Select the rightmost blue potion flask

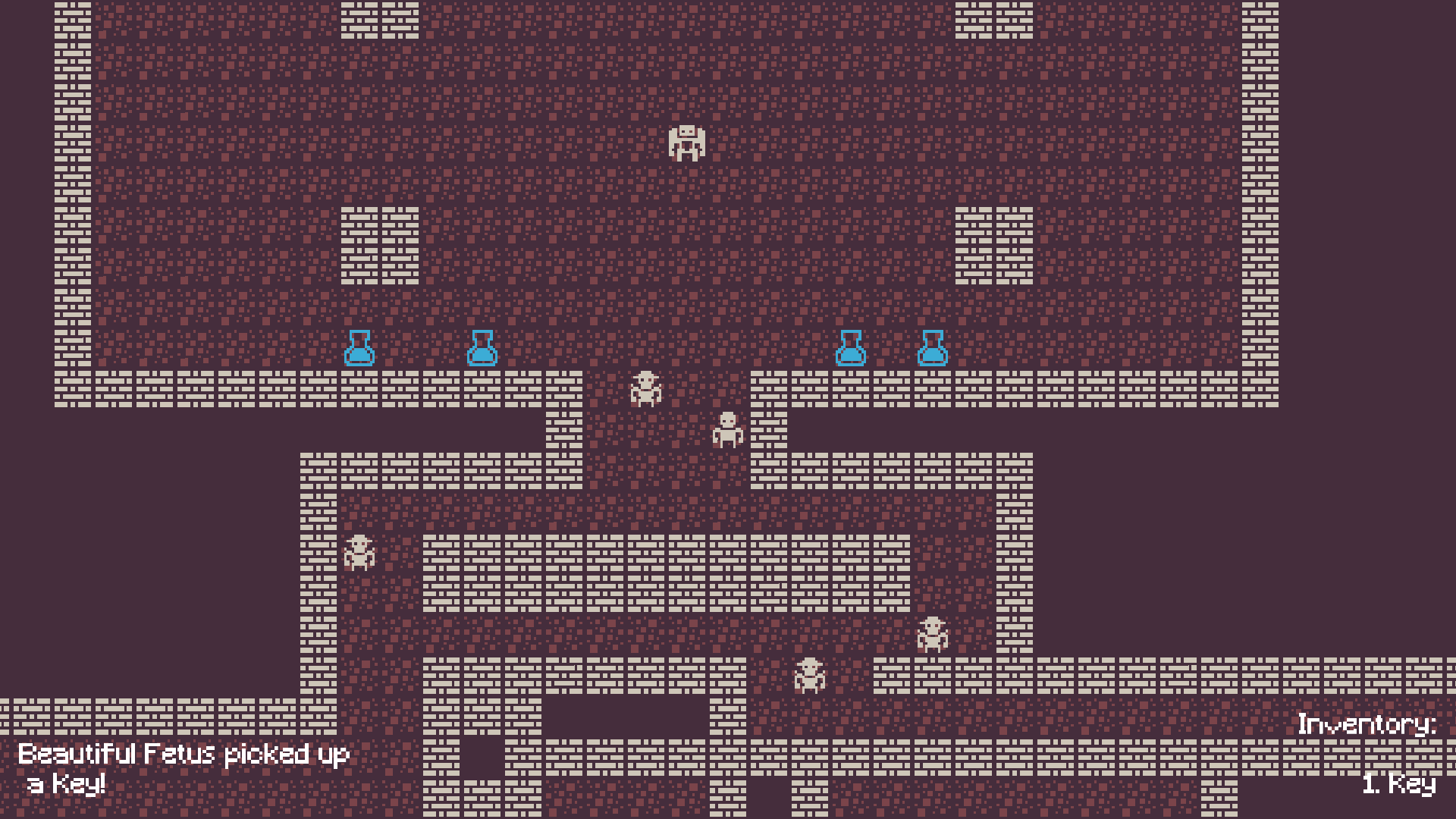tap(933, 350)
